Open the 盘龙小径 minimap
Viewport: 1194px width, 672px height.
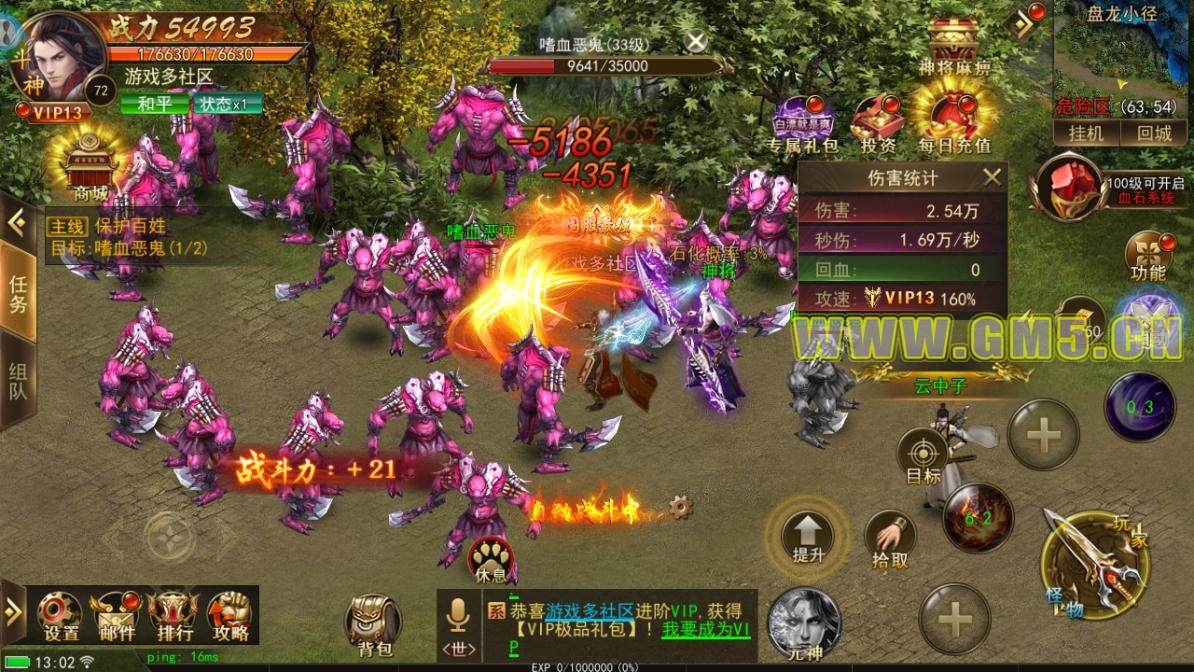1122,58
